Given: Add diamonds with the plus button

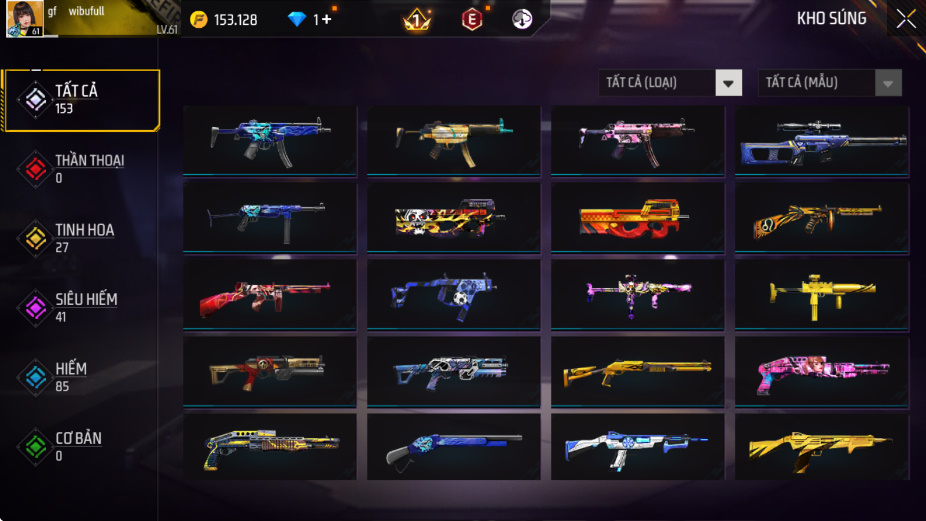Looking at the screenshot, I should click(x=326, y=20).
